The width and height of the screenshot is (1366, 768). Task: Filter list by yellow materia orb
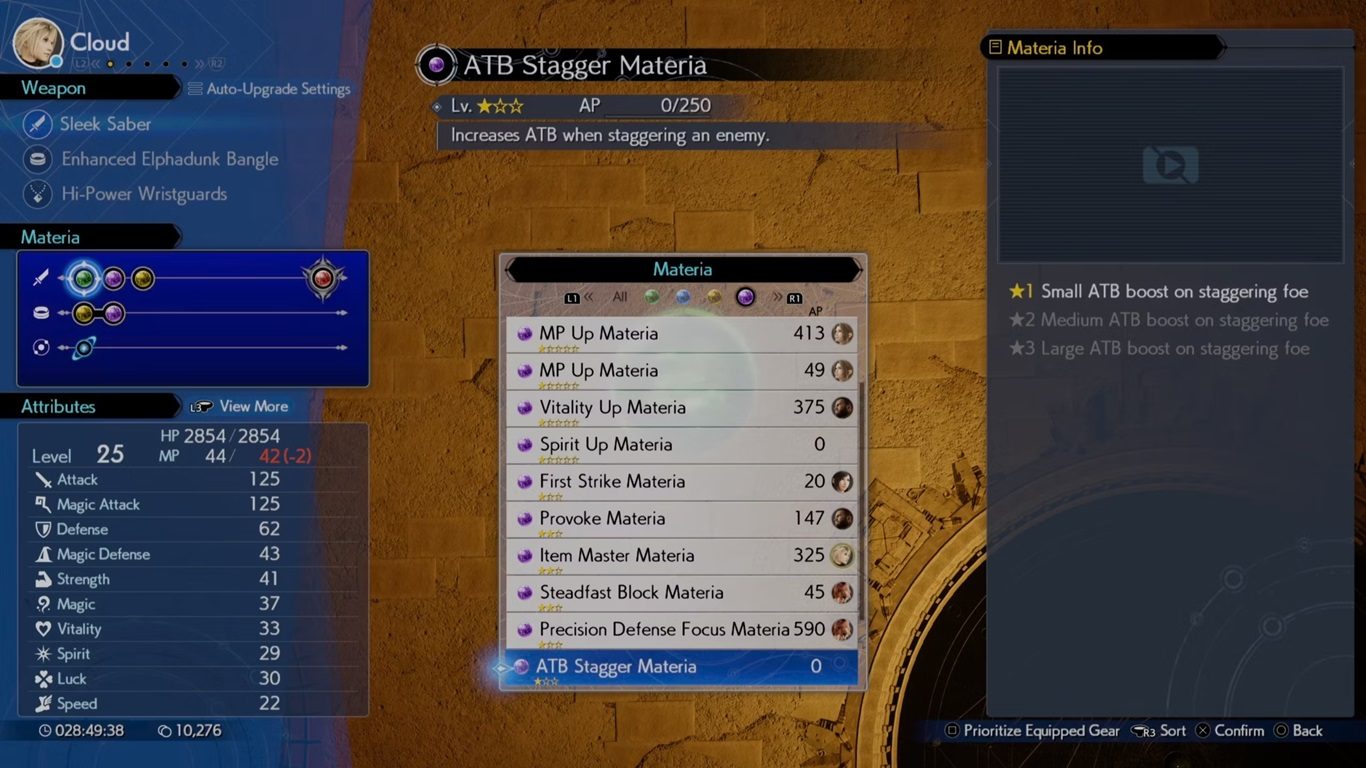click(x=713, y=297)
